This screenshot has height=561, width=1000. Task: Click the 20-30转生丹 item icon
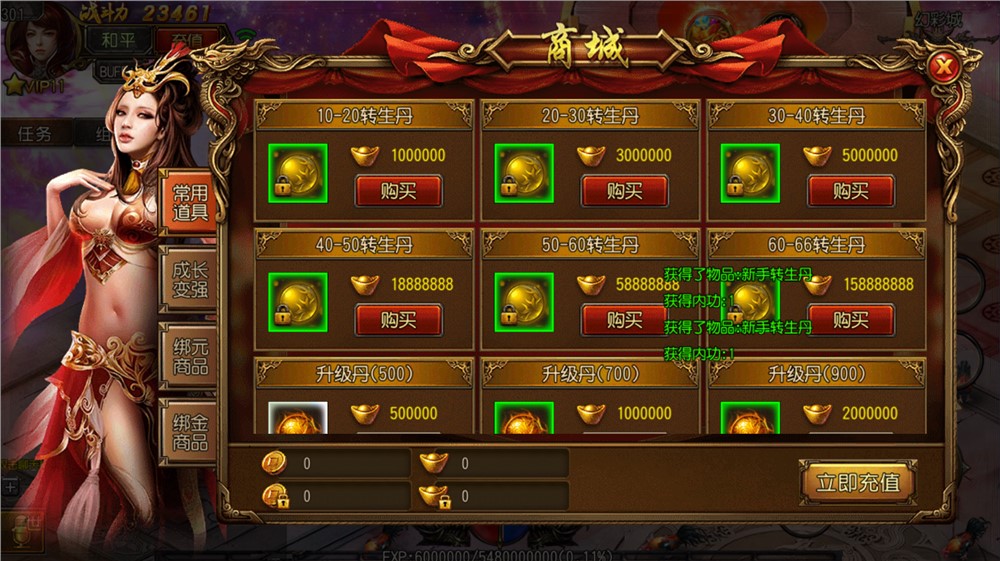[525, 173]
